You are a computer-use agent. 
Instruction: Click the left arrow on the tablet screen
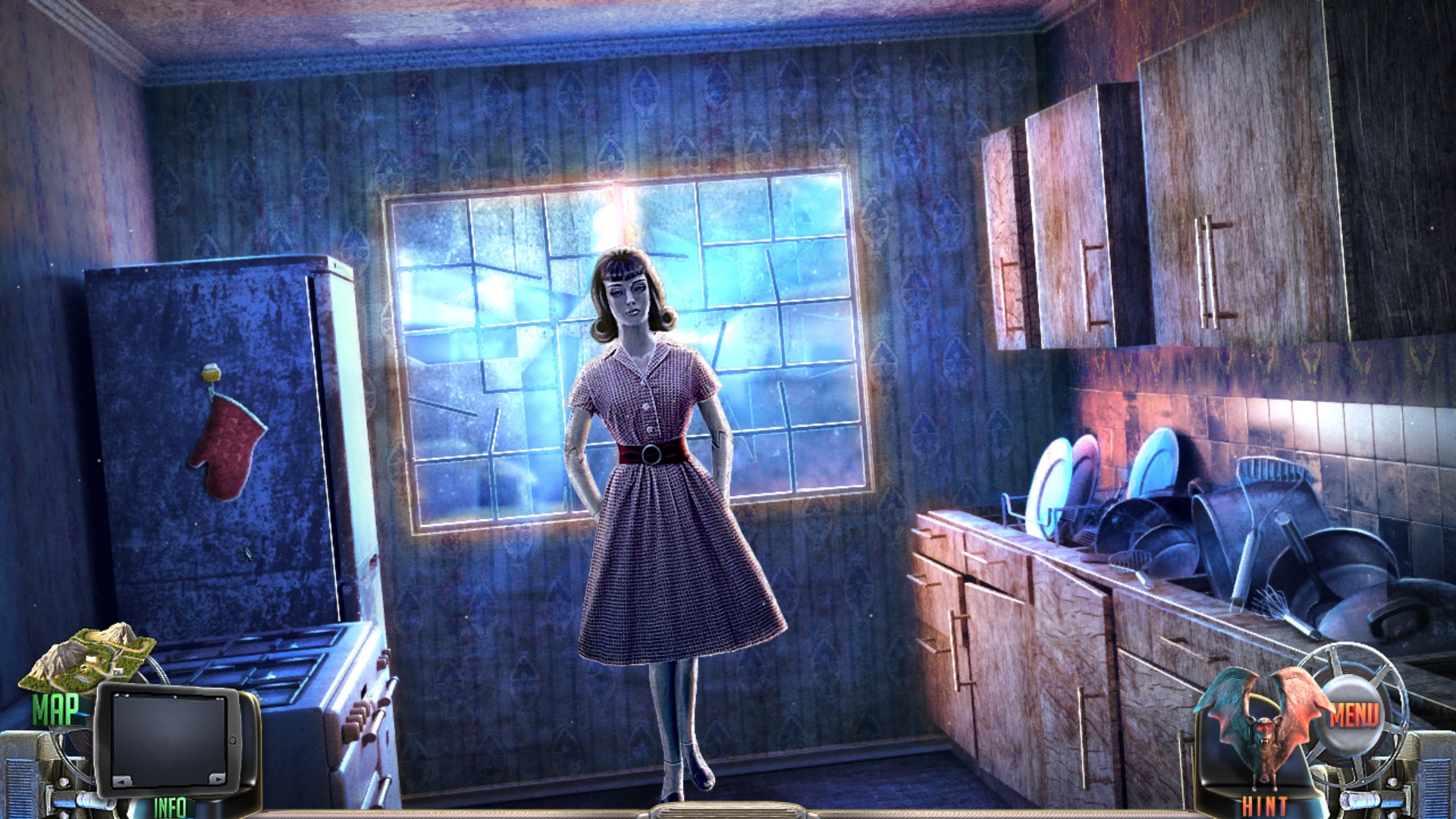[x=123, y=780]
